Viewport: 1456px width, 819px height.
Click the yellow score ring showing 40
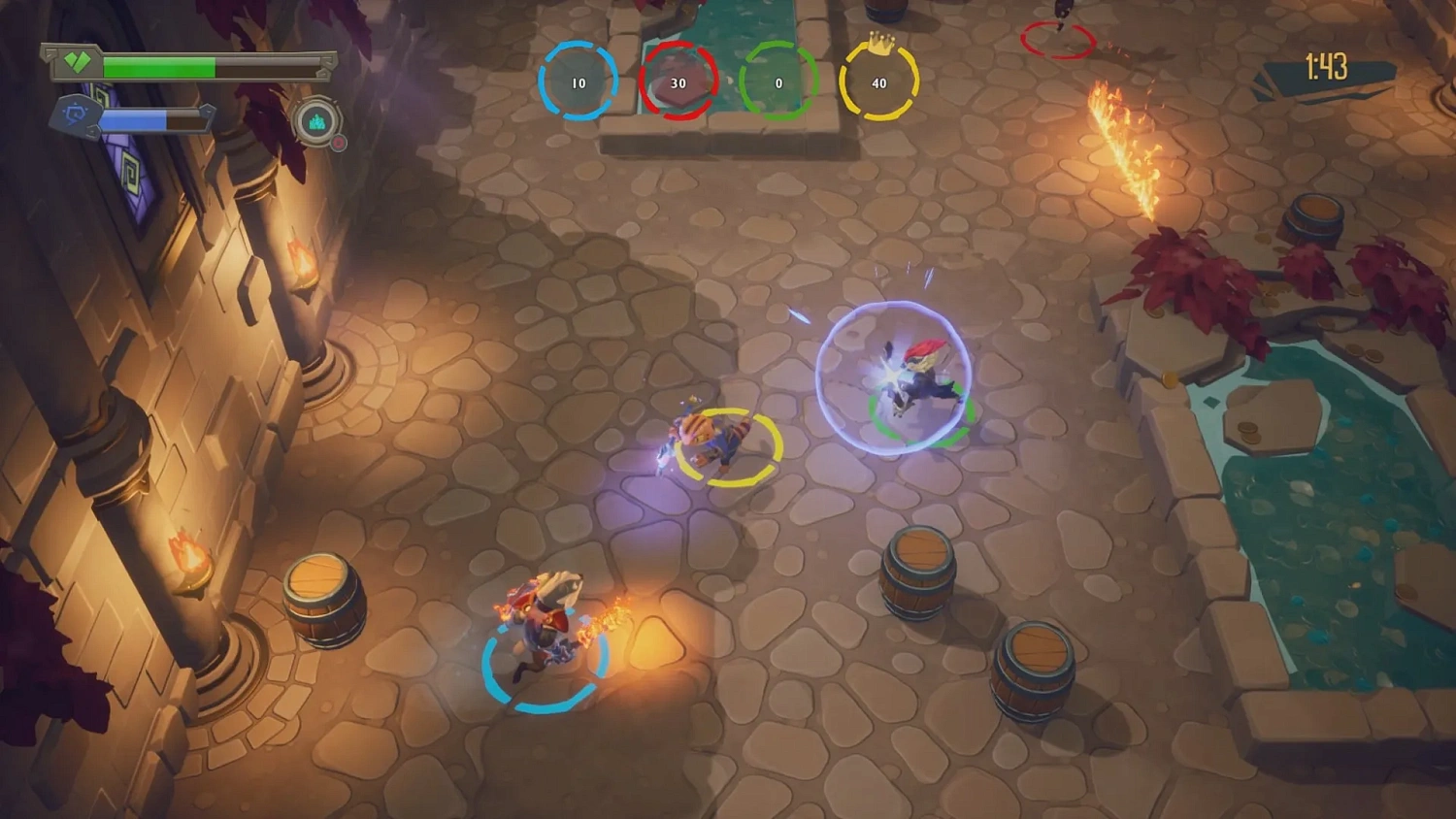[x=878, y=83]
